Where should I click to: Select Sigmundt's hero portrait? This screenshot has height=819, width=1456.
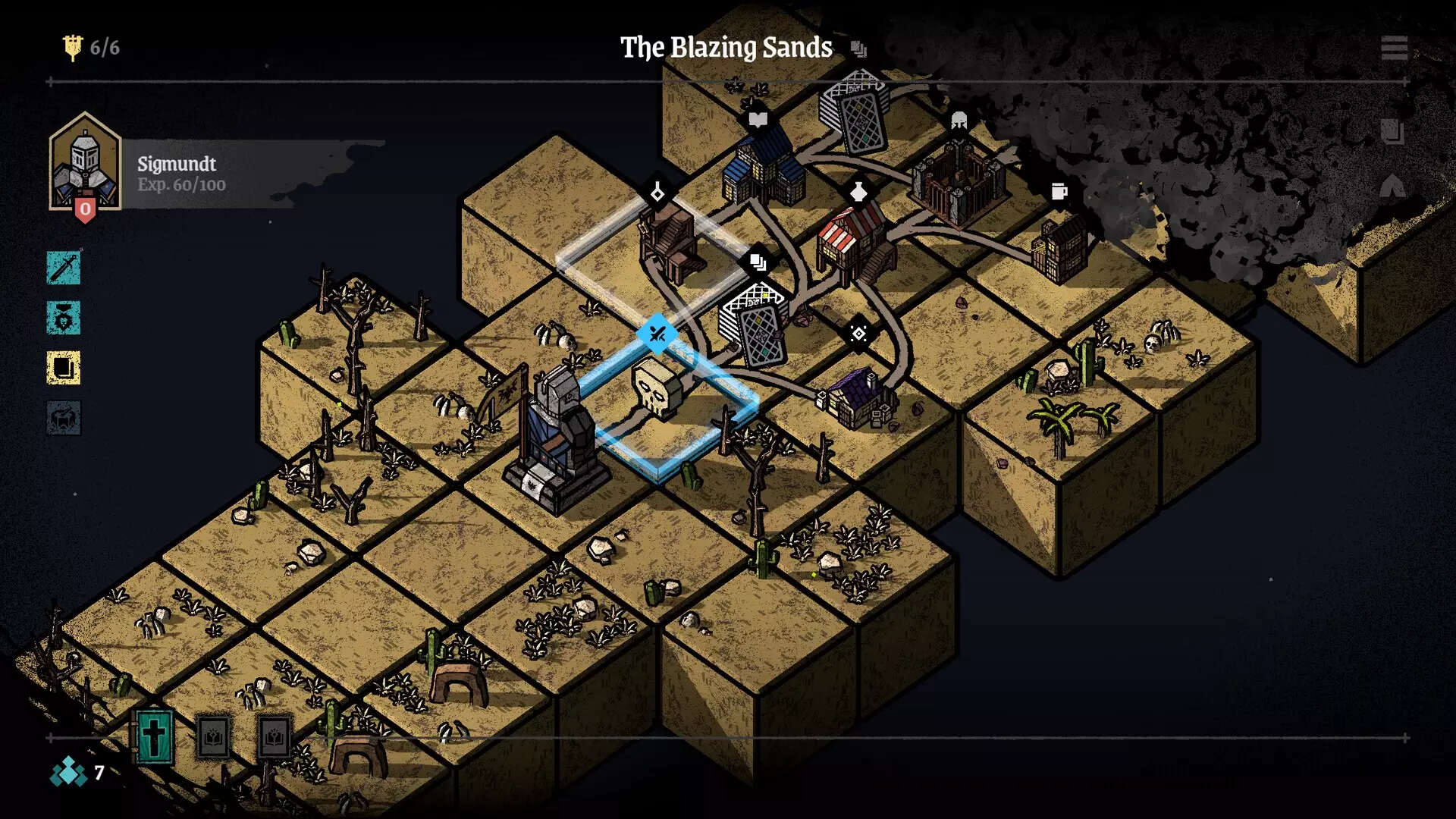pos(85,163)
